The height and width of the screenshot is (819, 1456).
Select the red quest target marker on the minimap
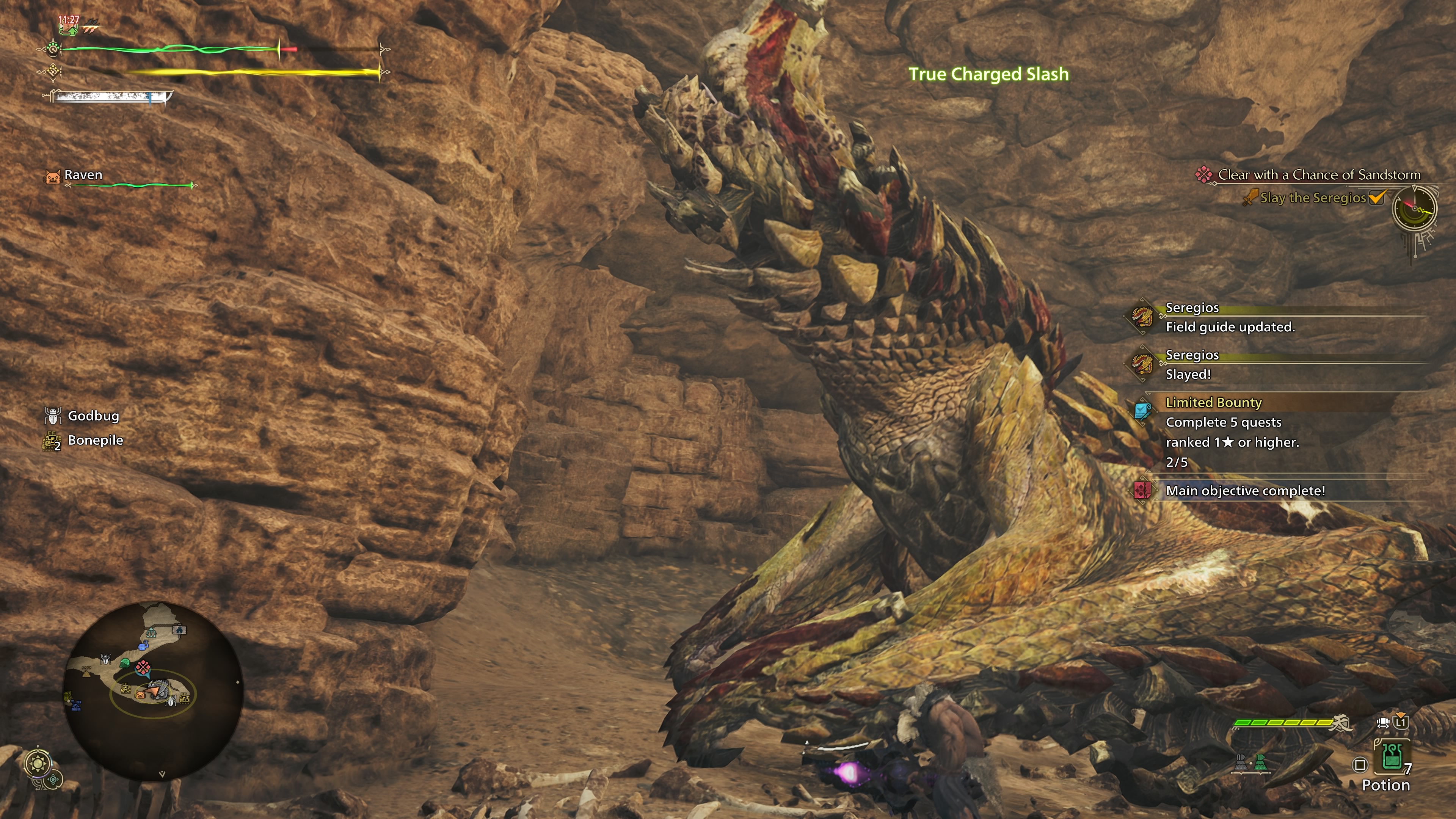[x=144, y=667]
